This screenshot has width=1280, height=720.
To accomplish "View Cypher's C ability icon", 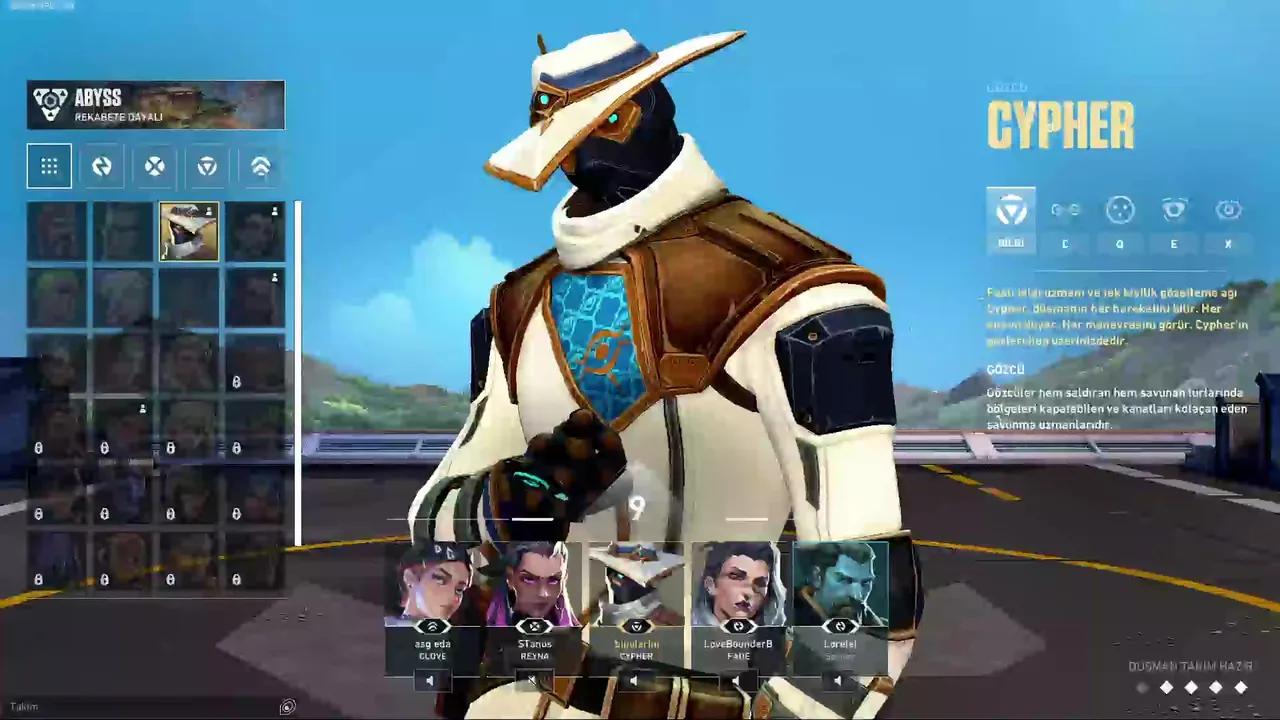I will coord(1065,210).
